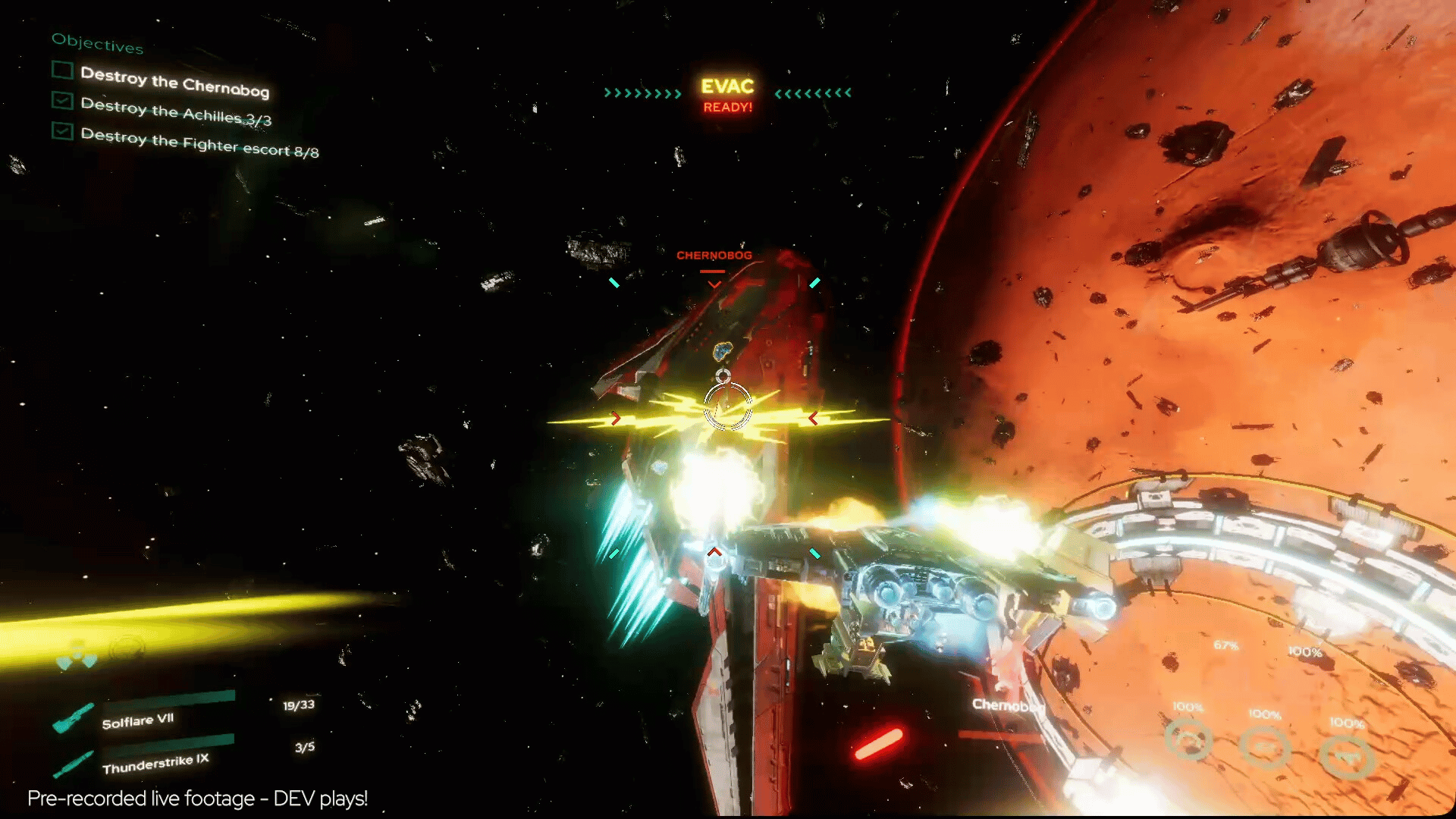The width and height of the screenshot is (1456, 819).
Task: Click the red CHERNOBOG target label
Action: pyautogui.click(x=714, y=256)
